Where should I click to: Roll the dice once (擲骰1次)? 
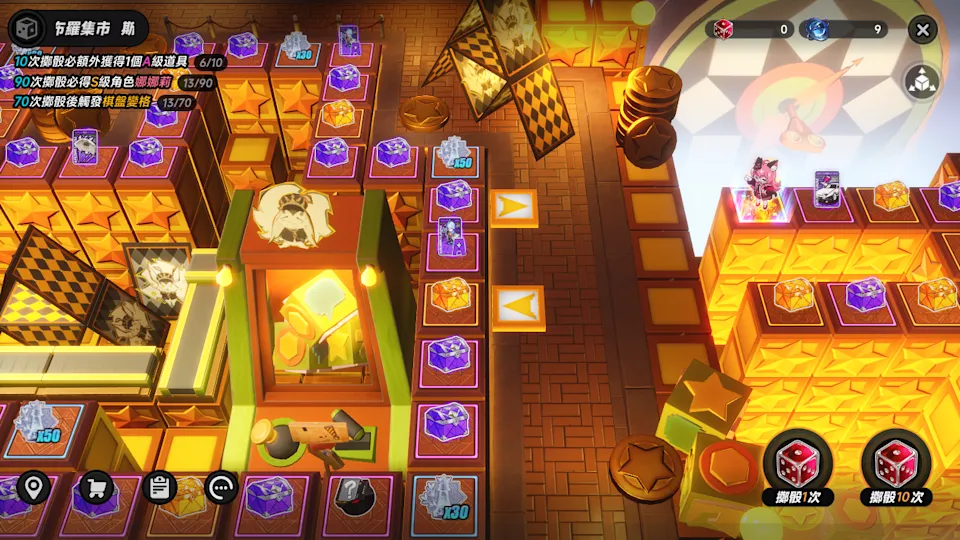(798, 469)
